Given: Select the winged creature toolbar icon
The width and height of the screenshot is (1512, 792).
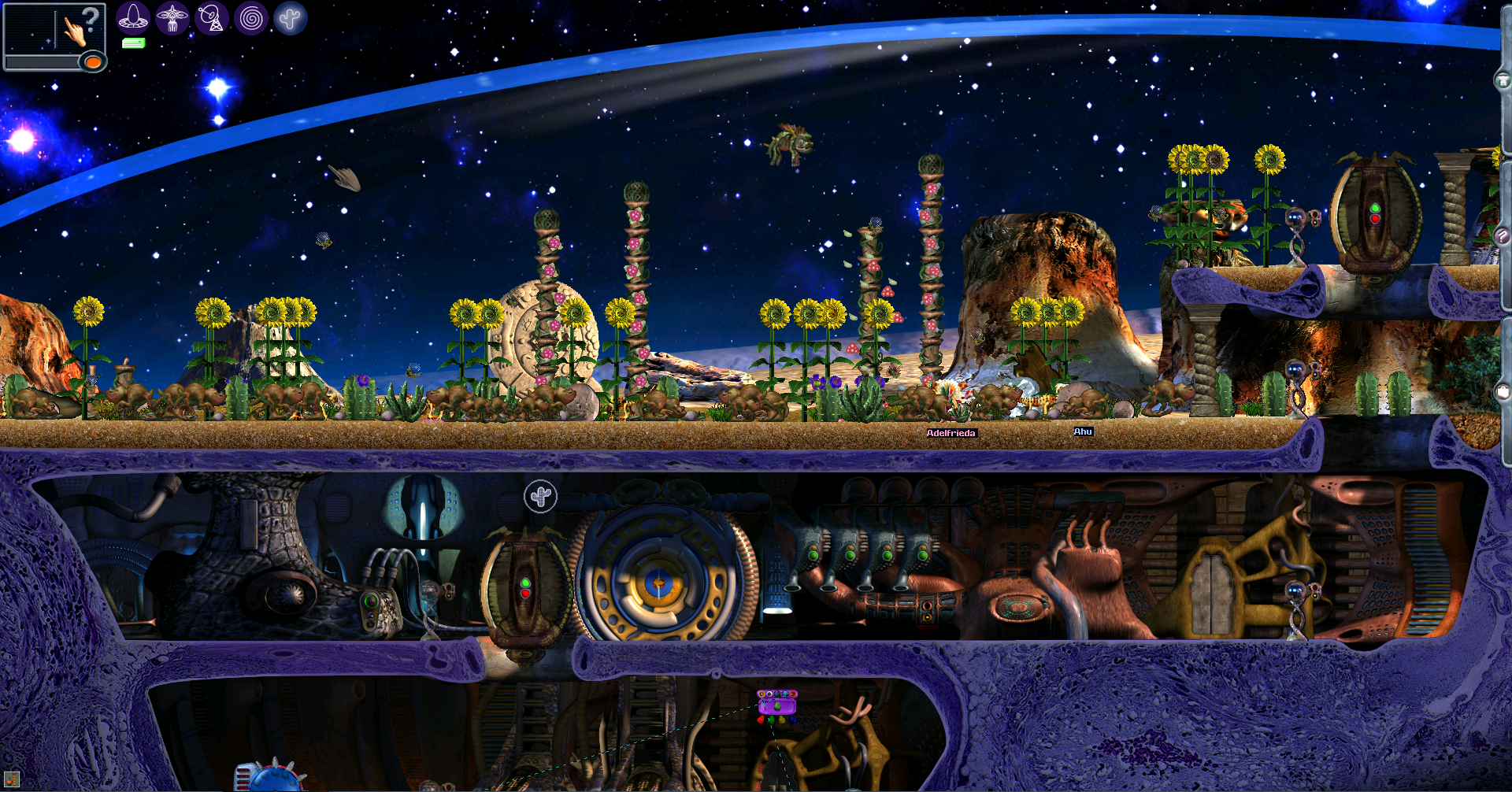Looking at the screenshot, I should pyautogui.click(x=172, y=17).
